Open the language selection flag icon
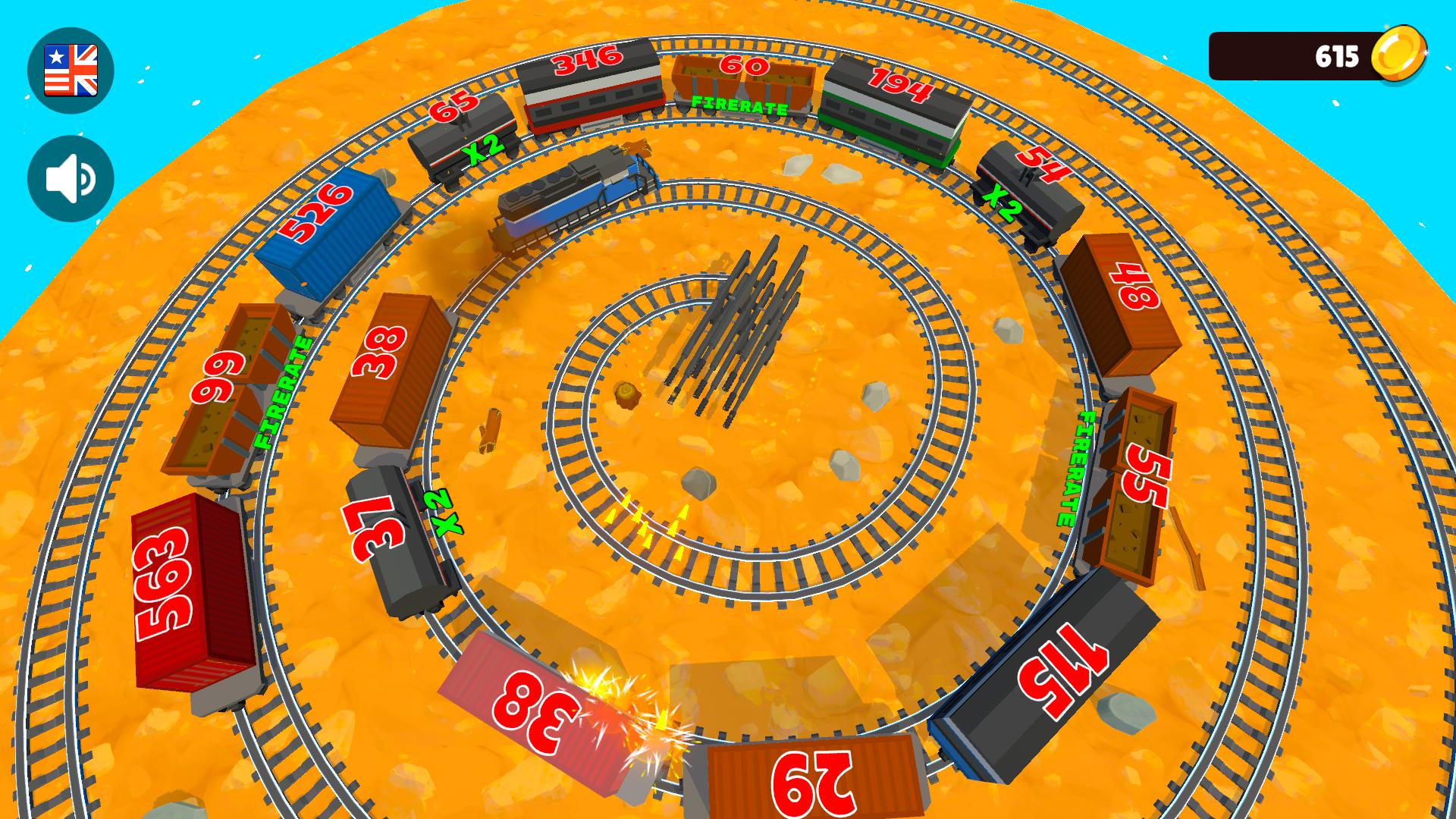 coord(71,70)
